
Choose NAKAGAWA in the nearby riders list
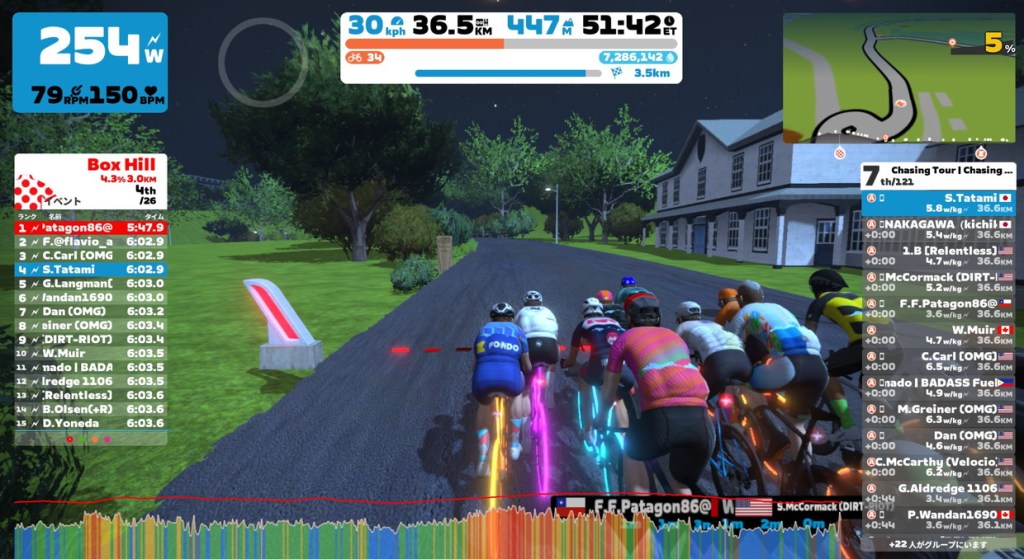tap(938, 229)
